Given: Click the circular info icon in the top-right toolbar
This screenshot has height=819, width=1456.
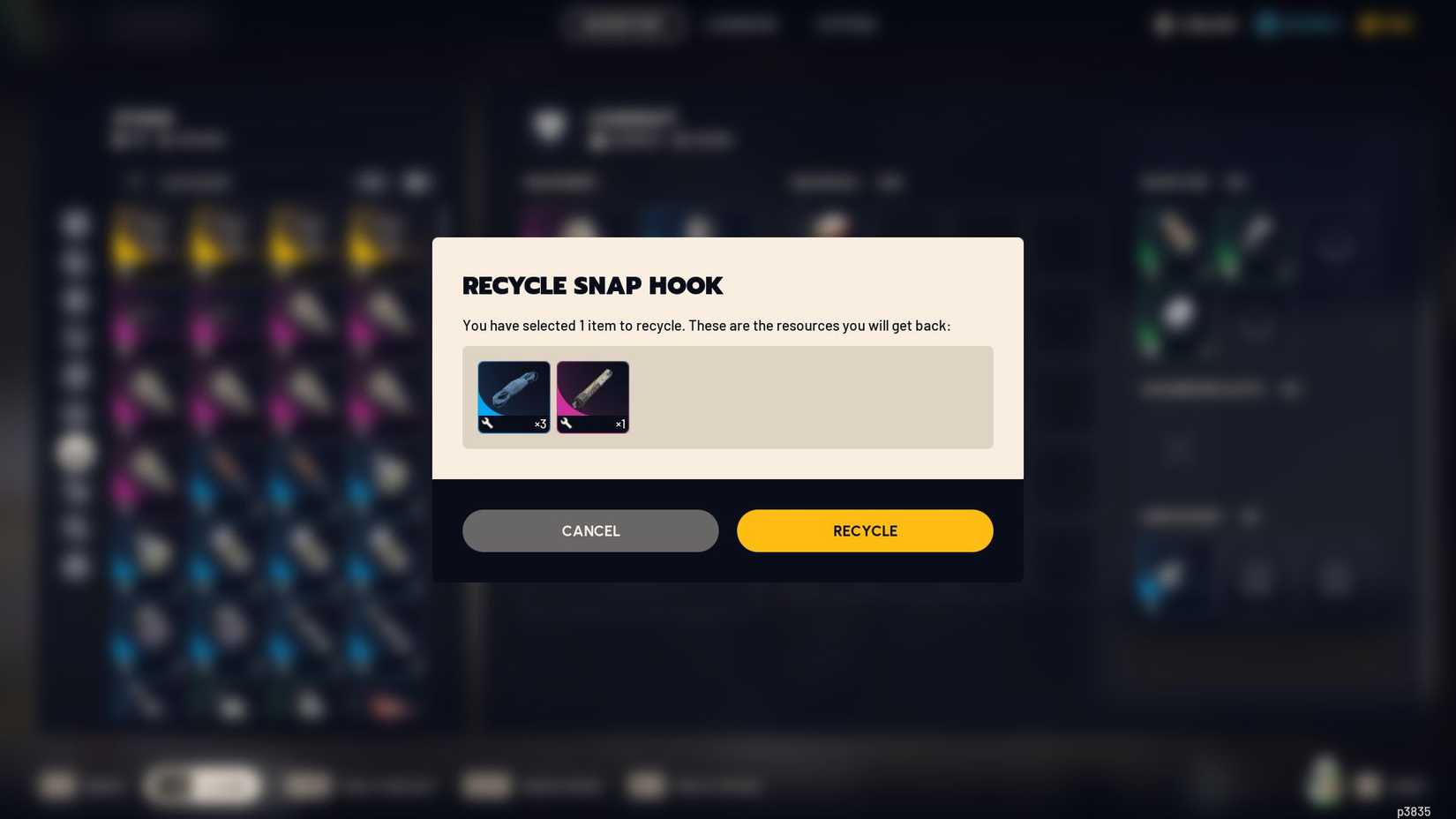Looking at the screenshot, I should coord(1163,24).
